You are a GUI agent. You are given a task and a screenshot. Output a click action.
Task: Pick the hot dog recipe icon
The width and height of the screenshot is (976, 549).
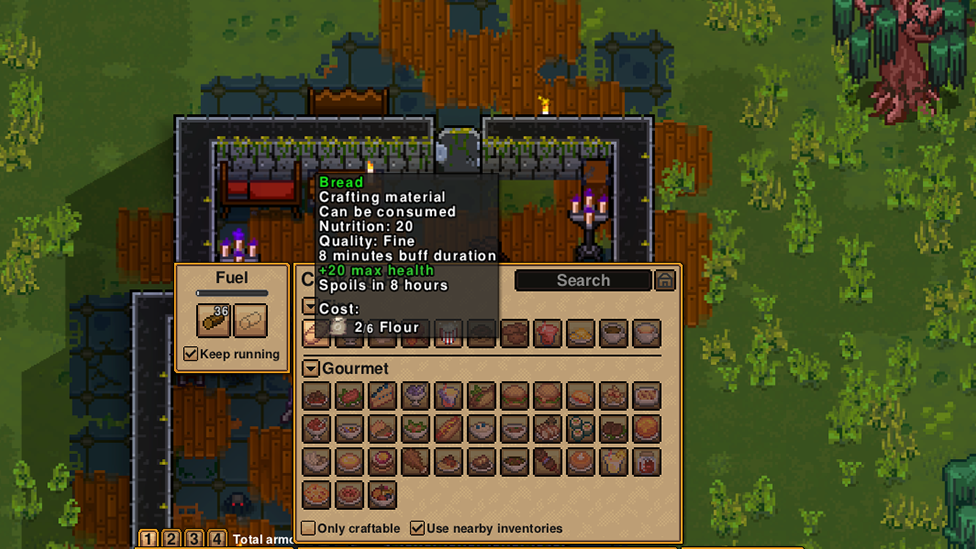448,429
